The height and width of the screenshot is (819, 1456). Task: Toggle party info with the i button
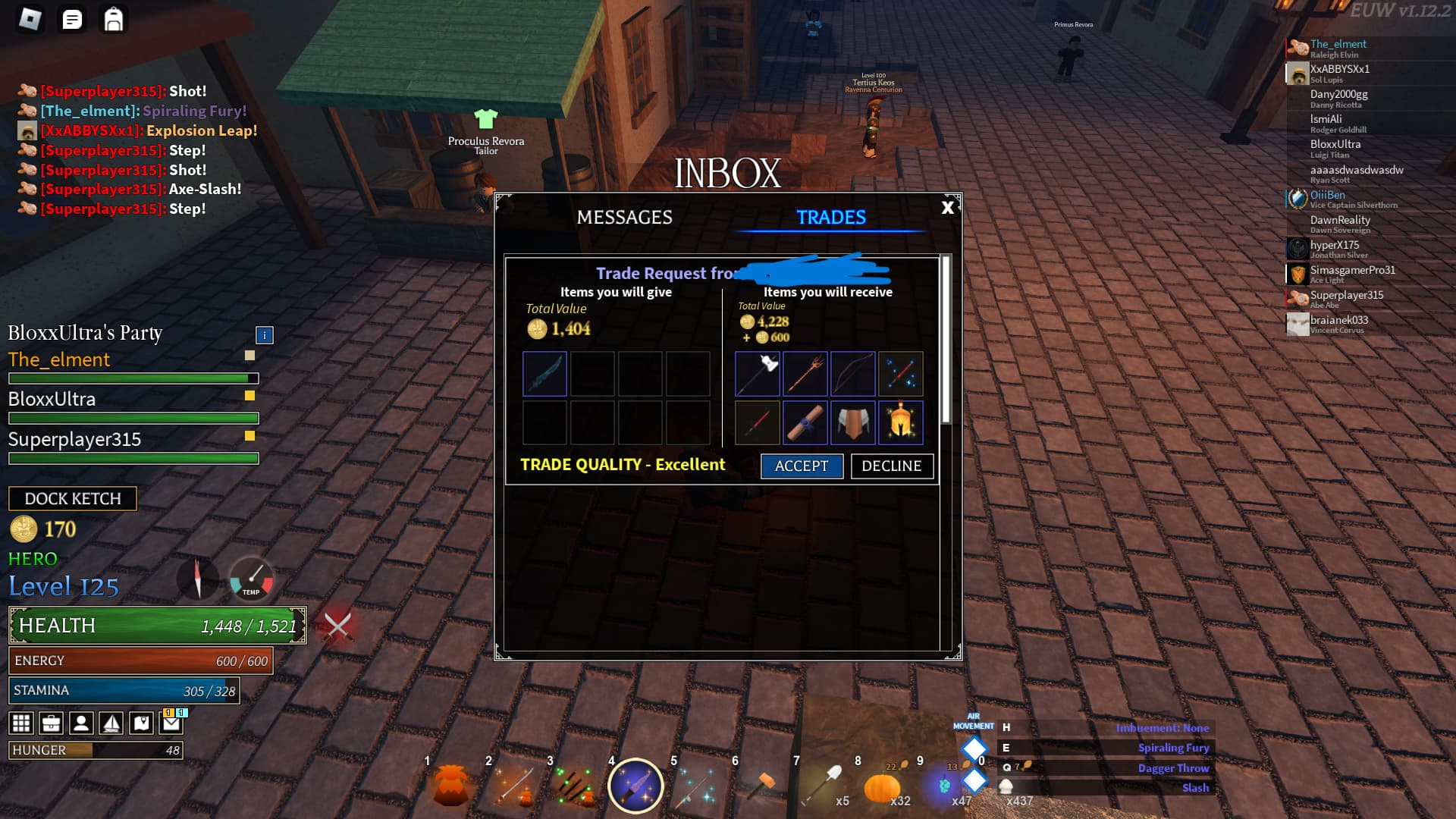pos(263,334)
